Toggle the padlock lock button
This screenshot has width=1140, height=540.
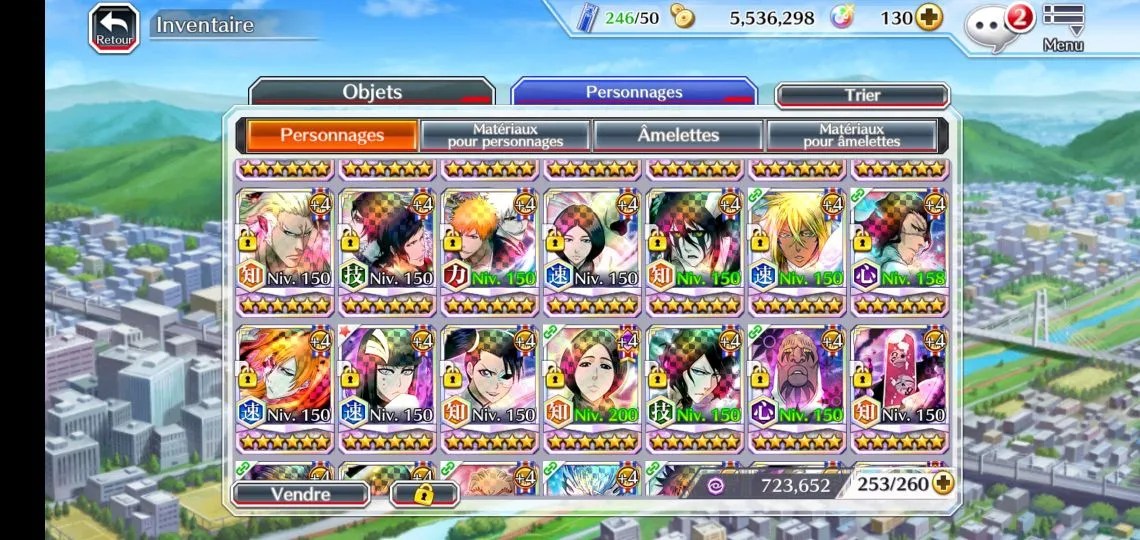tap(423, 493)
